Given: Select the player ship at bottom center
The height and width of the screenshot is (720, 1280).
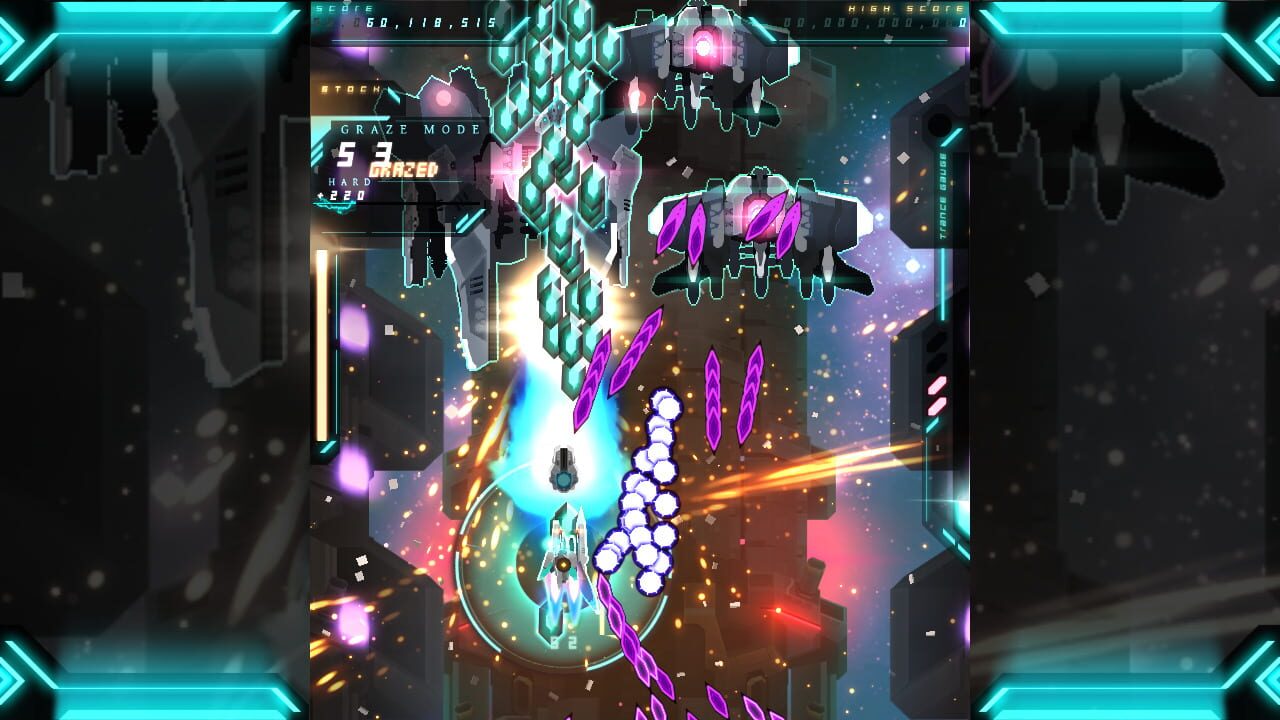Looking at the screenshot, I should pos(565,560).
